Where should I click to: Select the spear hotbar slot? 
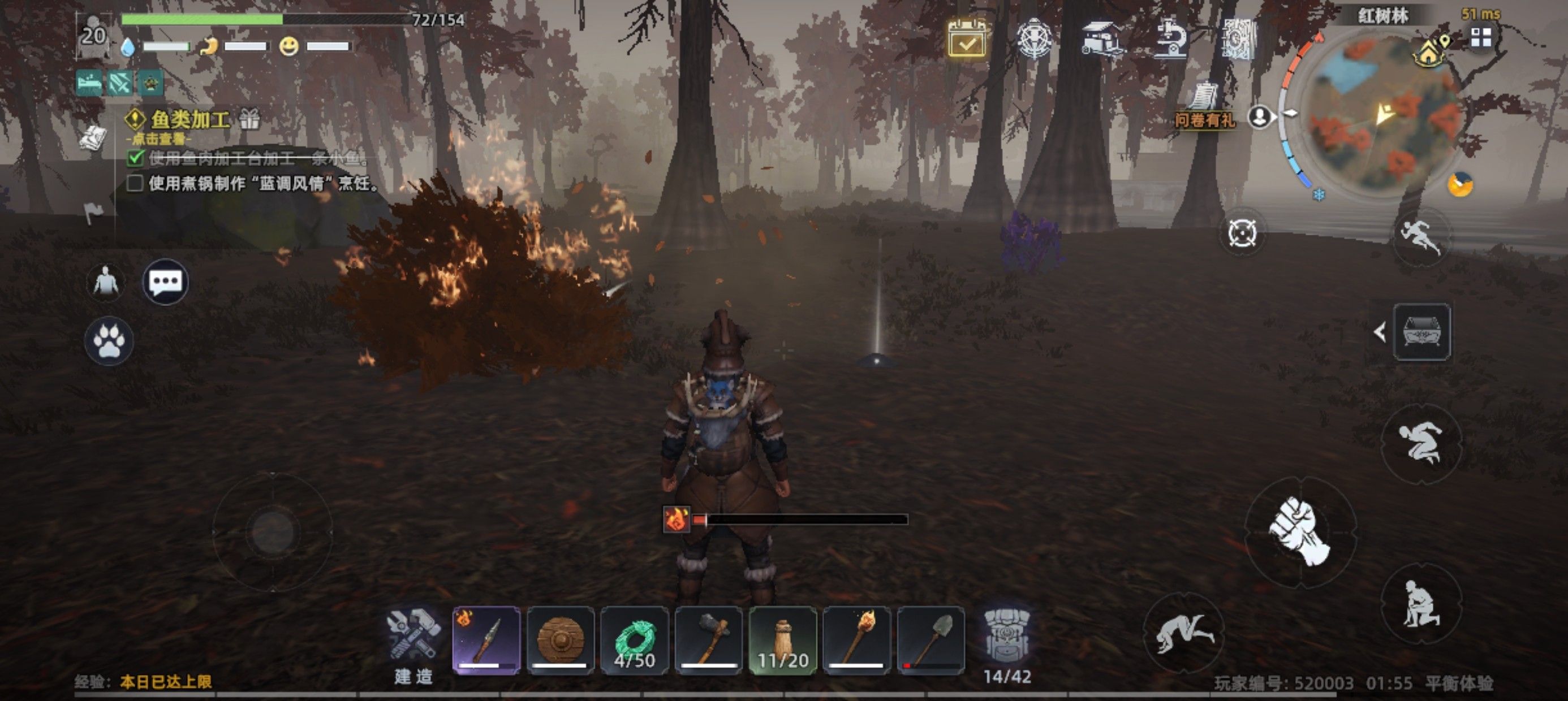click(x=486, y=640)
